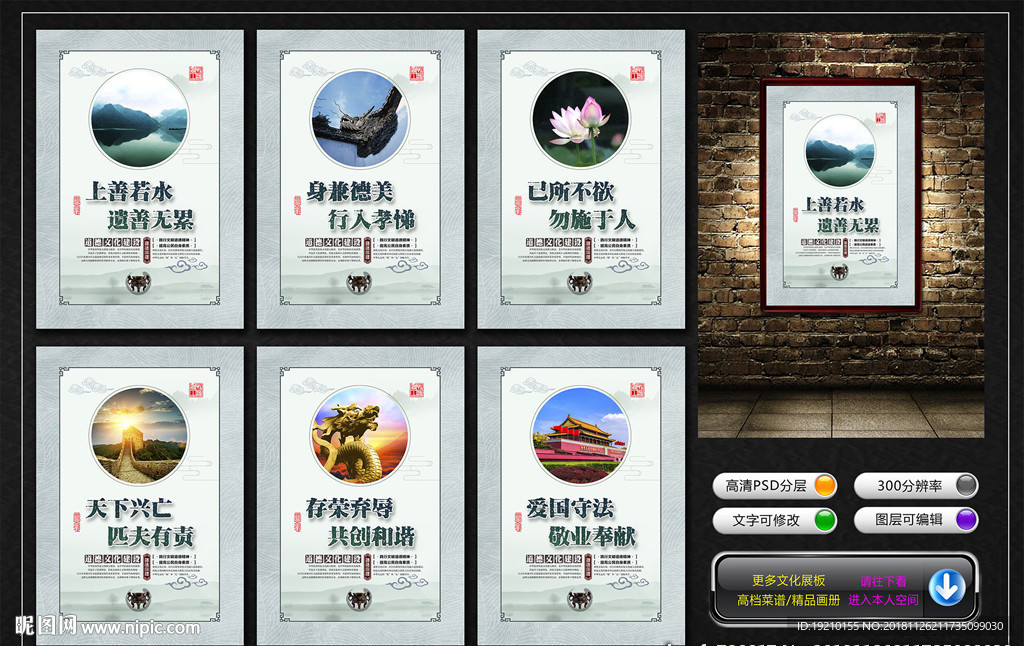Select the 300分辨率 pill button
Screen dimensions: 1024x646
pos(916,486)
